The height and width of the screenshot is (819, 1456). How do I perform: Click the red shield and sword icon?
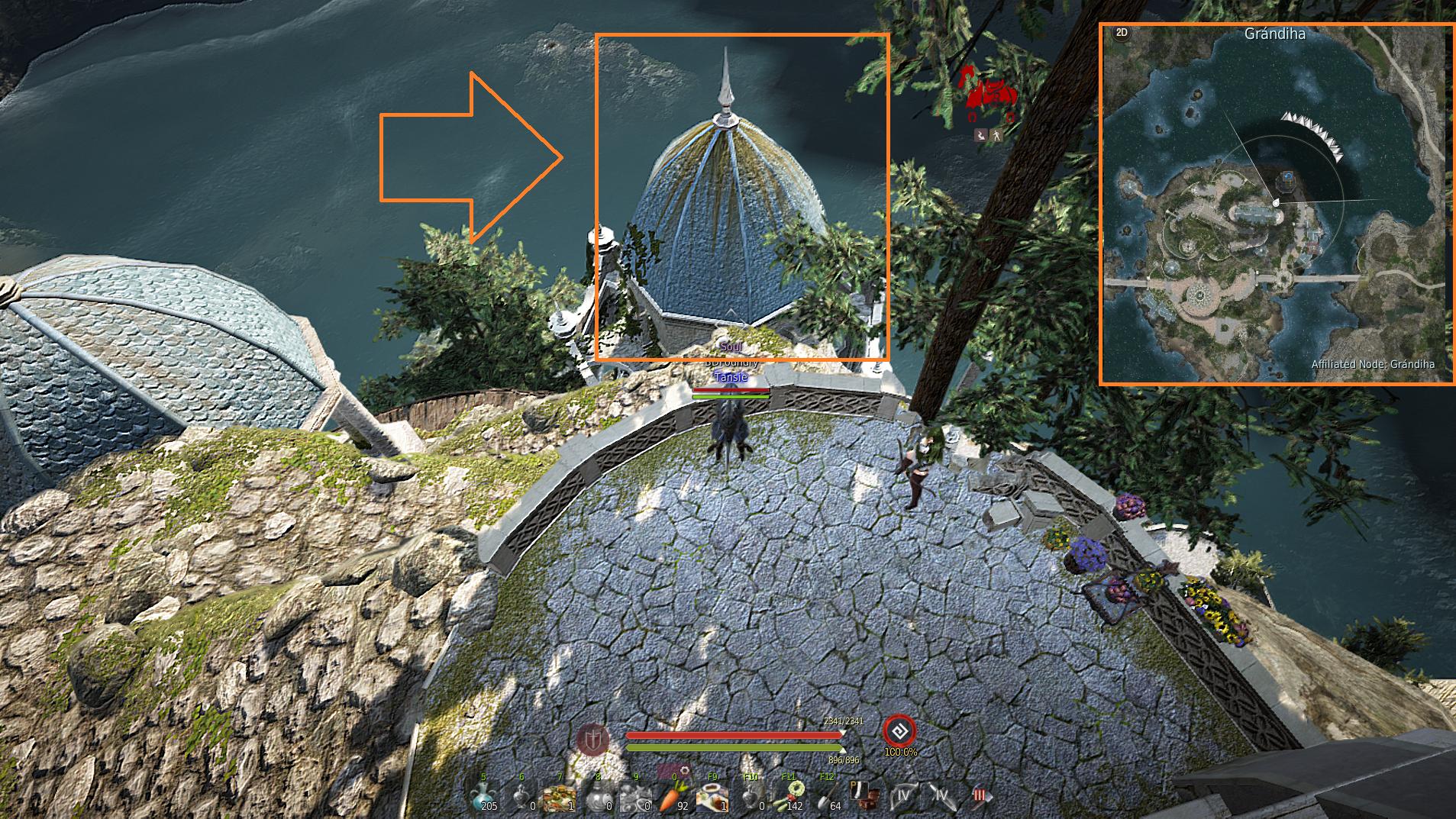tap(592, 739)
